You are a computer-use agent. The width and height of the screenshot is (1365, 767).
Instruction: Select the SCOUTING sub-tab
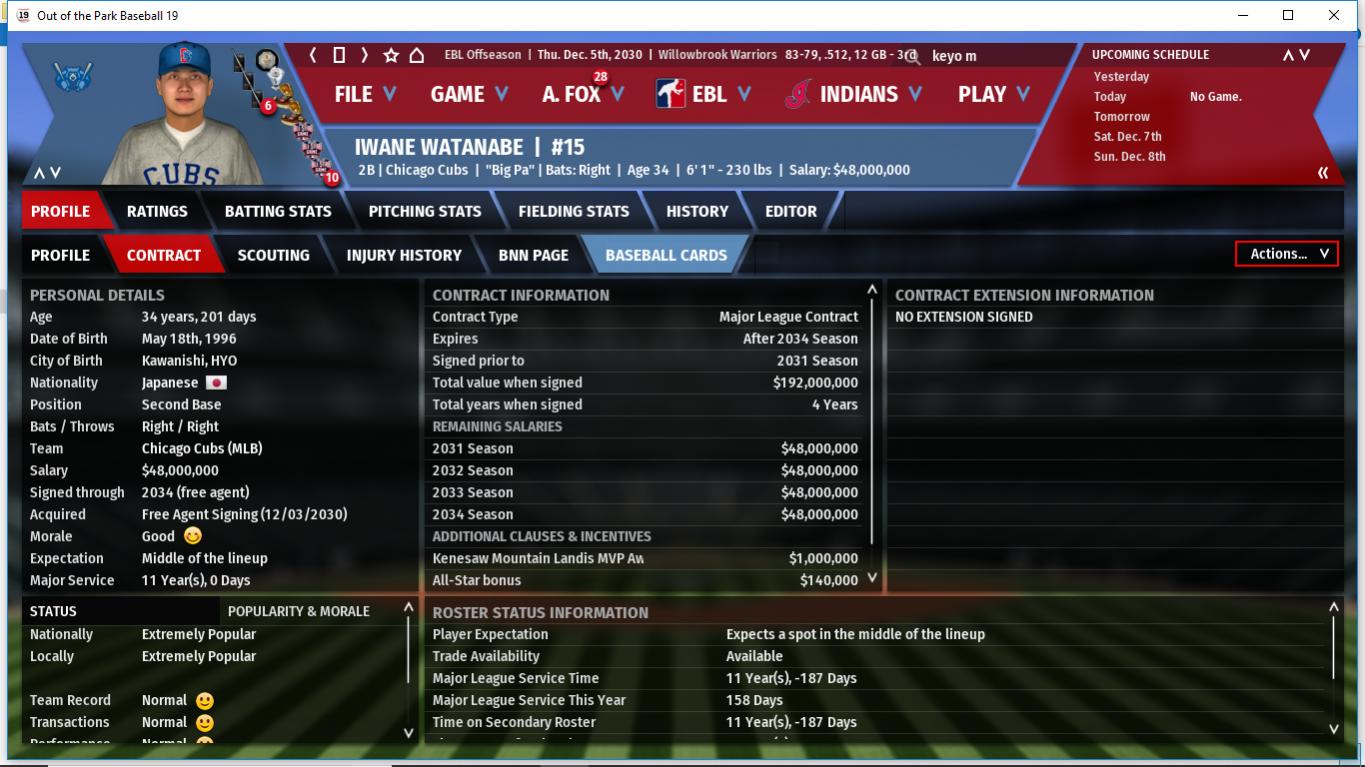pos(273,255)
